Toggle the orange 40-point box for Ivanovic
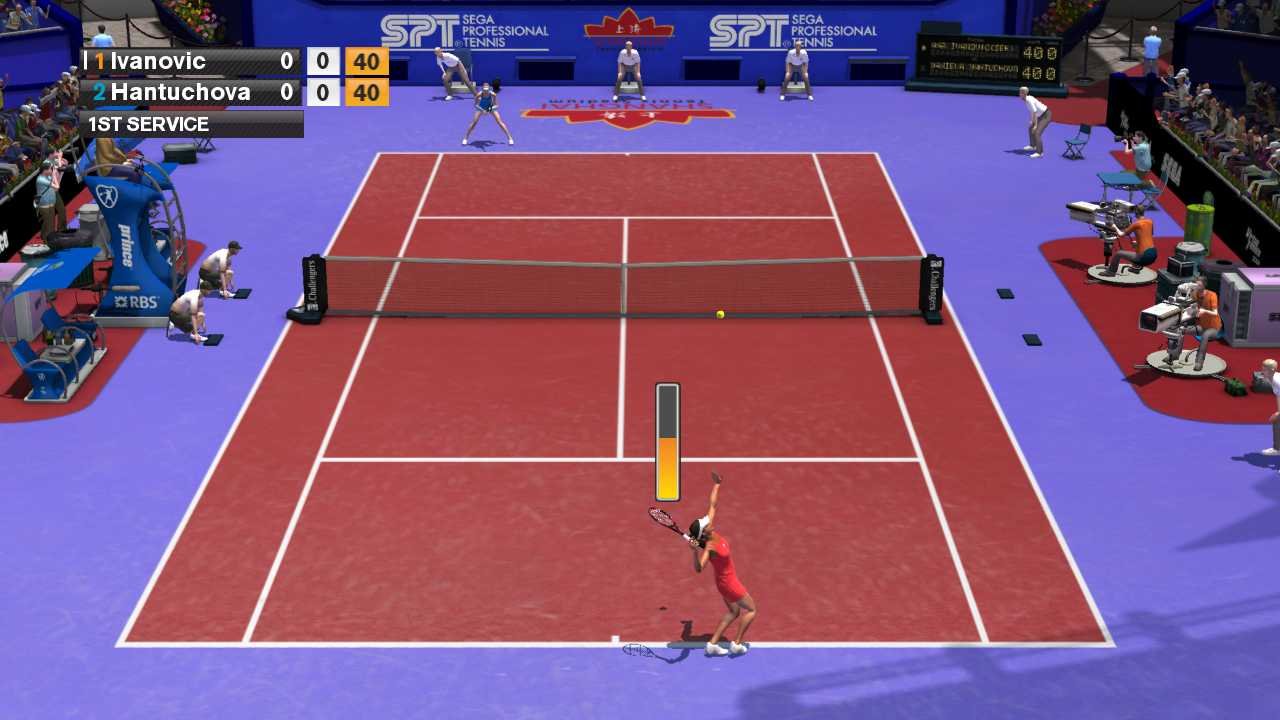Image resolution: width=1280 pixels, height=720 pixels. point(365,61)
